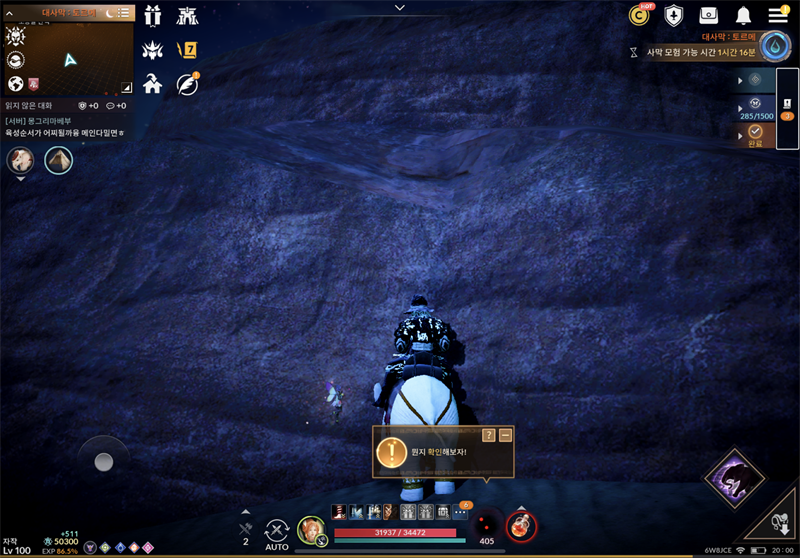Image resolution: width=800 pixels, height=558 pixels.
Task: Open the quill feather icon with alert
Action: 187,84
